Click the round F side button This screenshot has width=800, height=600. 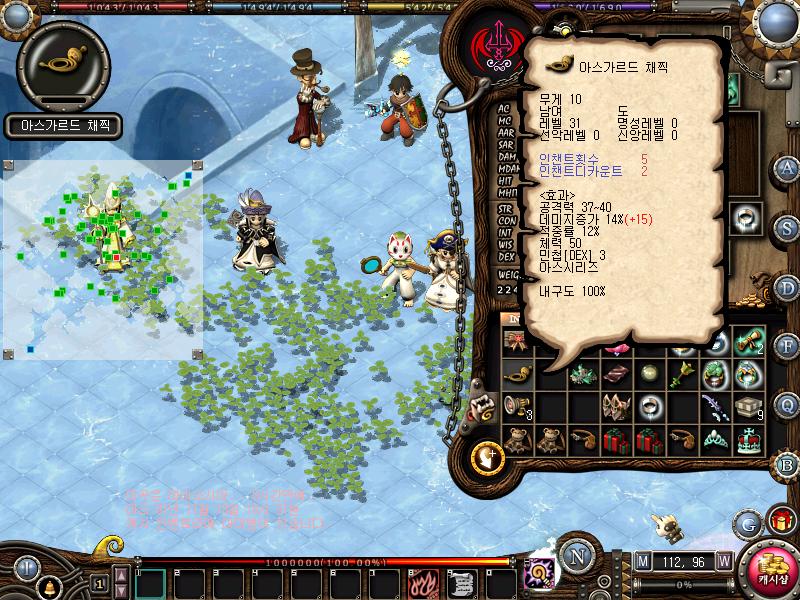coord(787,345)
